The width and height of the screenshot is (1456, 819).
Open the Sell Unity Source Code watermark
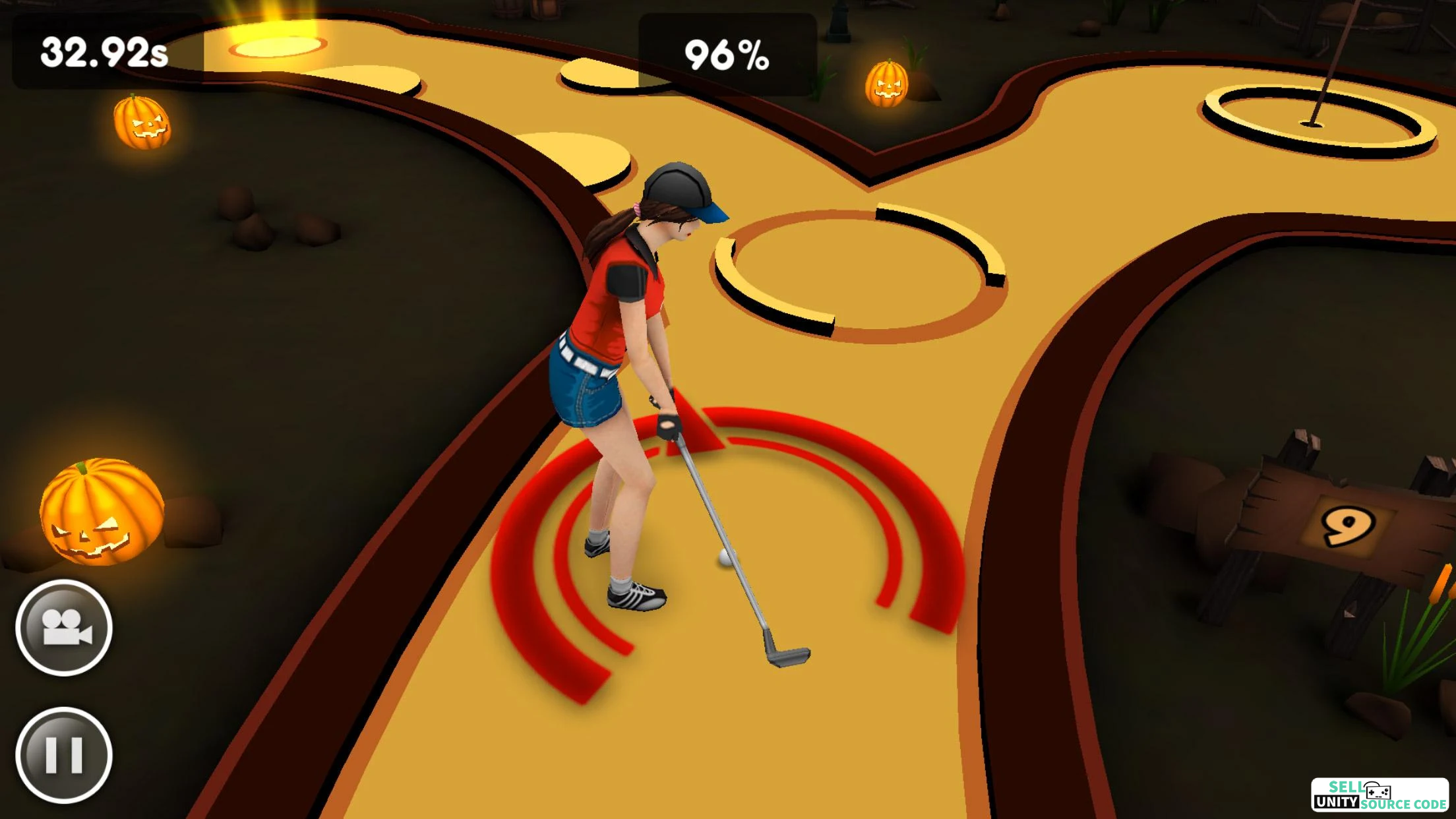coord(1380,795)
